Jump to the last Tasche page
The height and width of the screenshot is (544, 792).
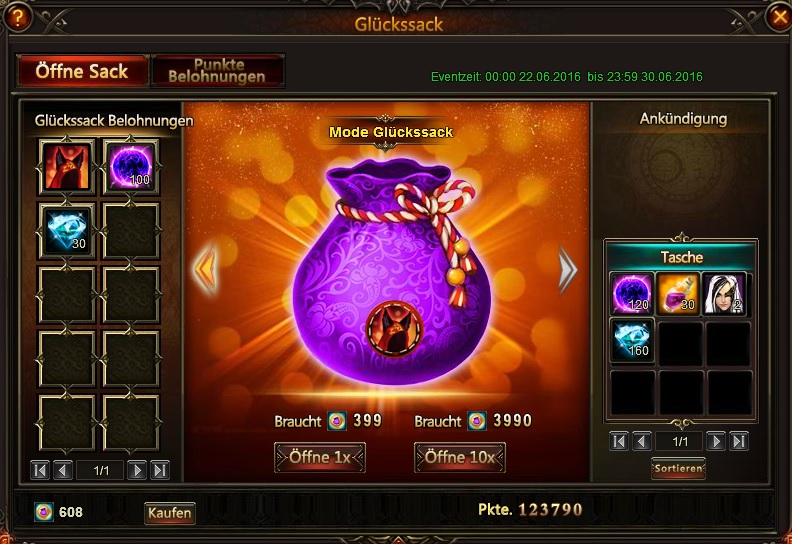point(738,441)
